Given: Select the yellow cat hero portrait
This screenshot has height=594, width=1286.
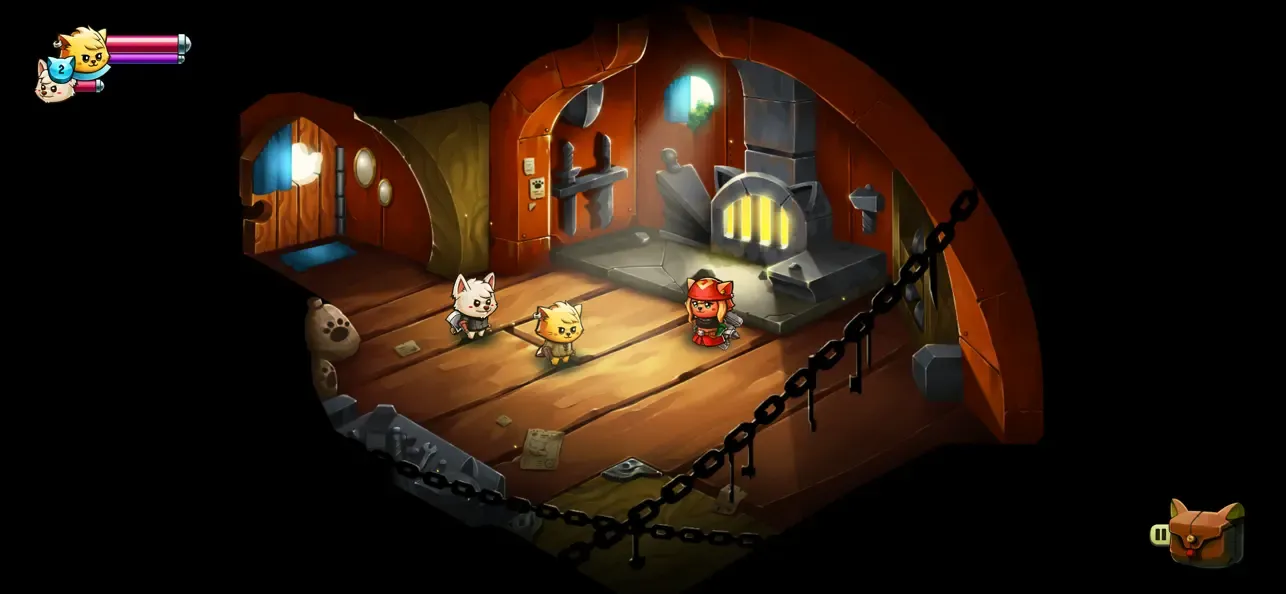Looking at the screenshot, I should [x=85, y=50].
